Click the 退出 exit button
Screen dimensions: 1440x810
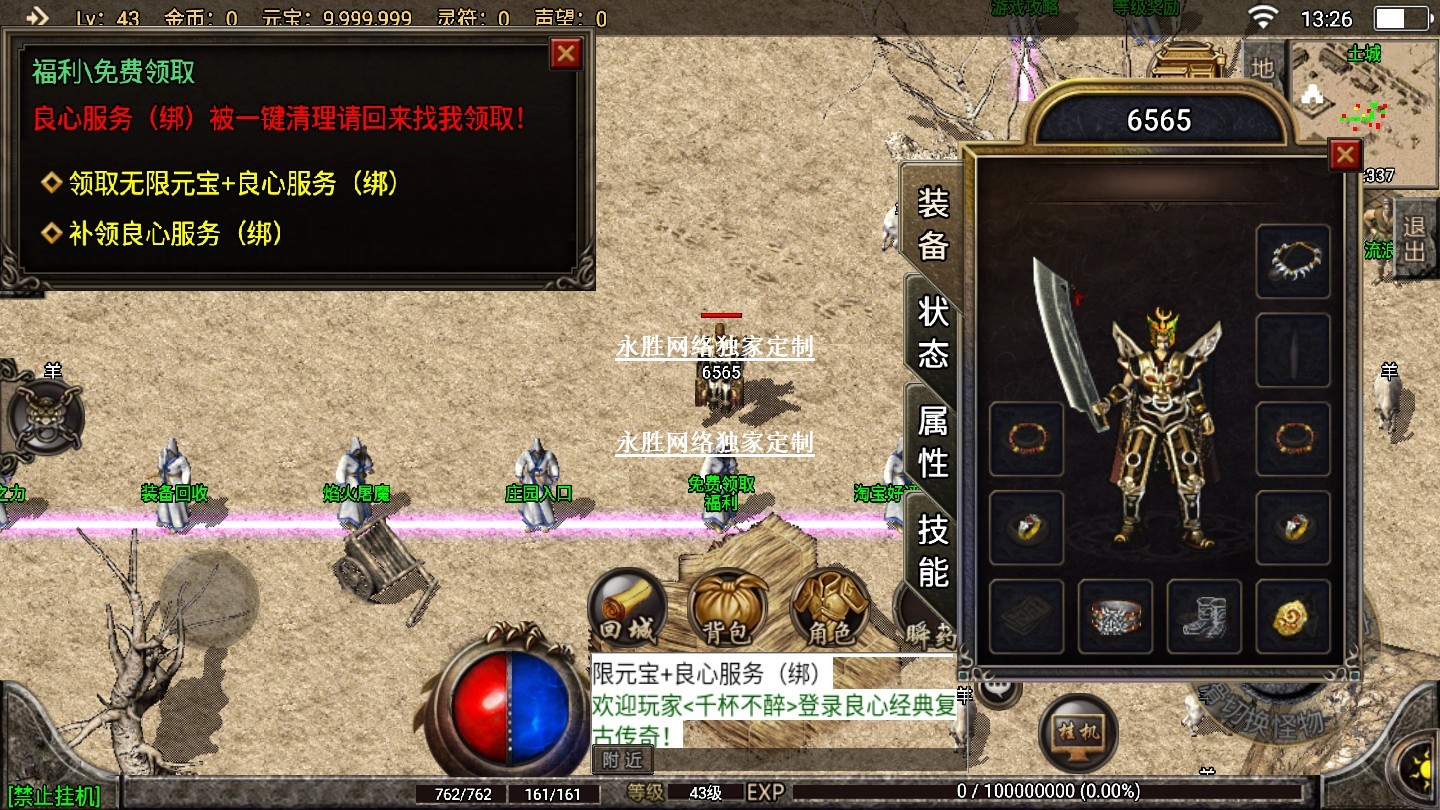click(1413, 238)
